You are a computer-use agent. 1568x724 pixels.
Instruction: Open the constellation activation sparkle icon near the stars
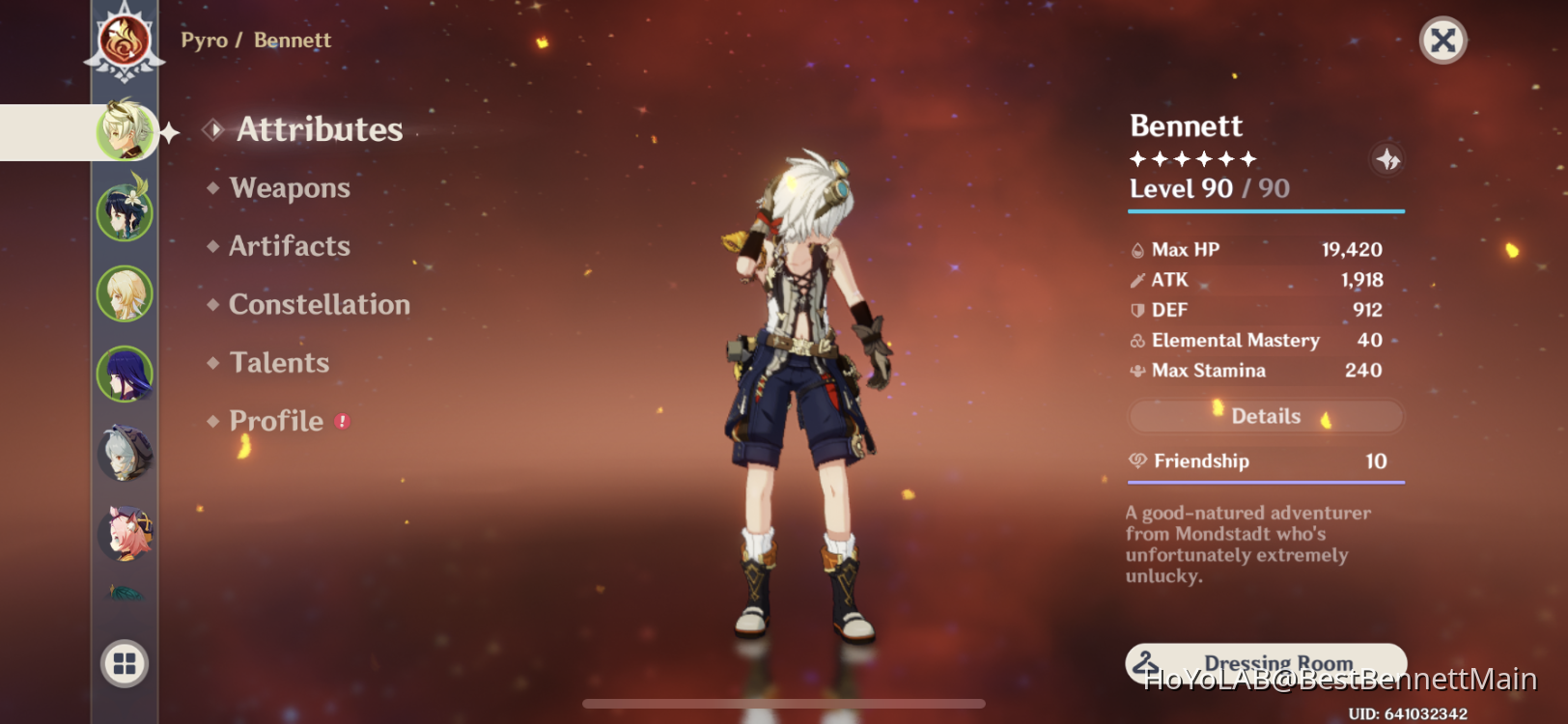point(1387,160)
